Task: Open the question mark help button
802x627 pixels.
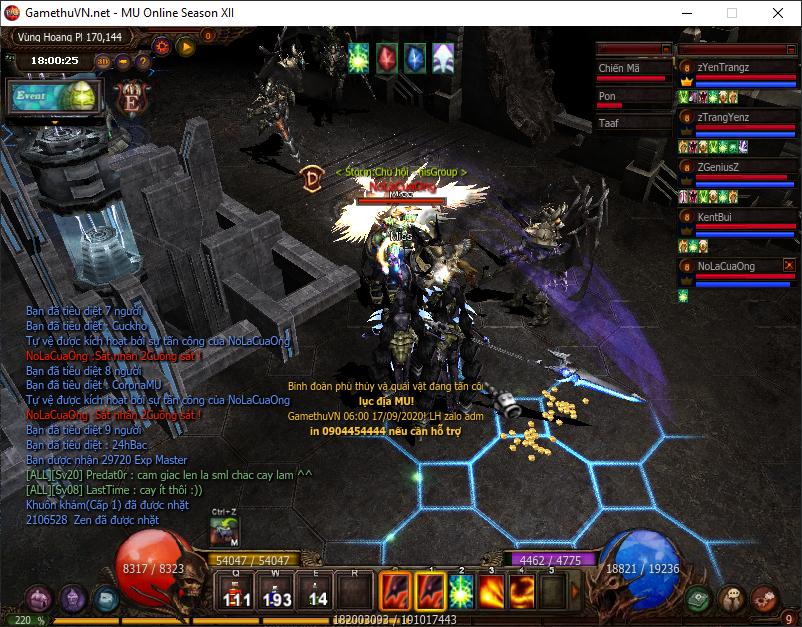Action: point(142,61)
